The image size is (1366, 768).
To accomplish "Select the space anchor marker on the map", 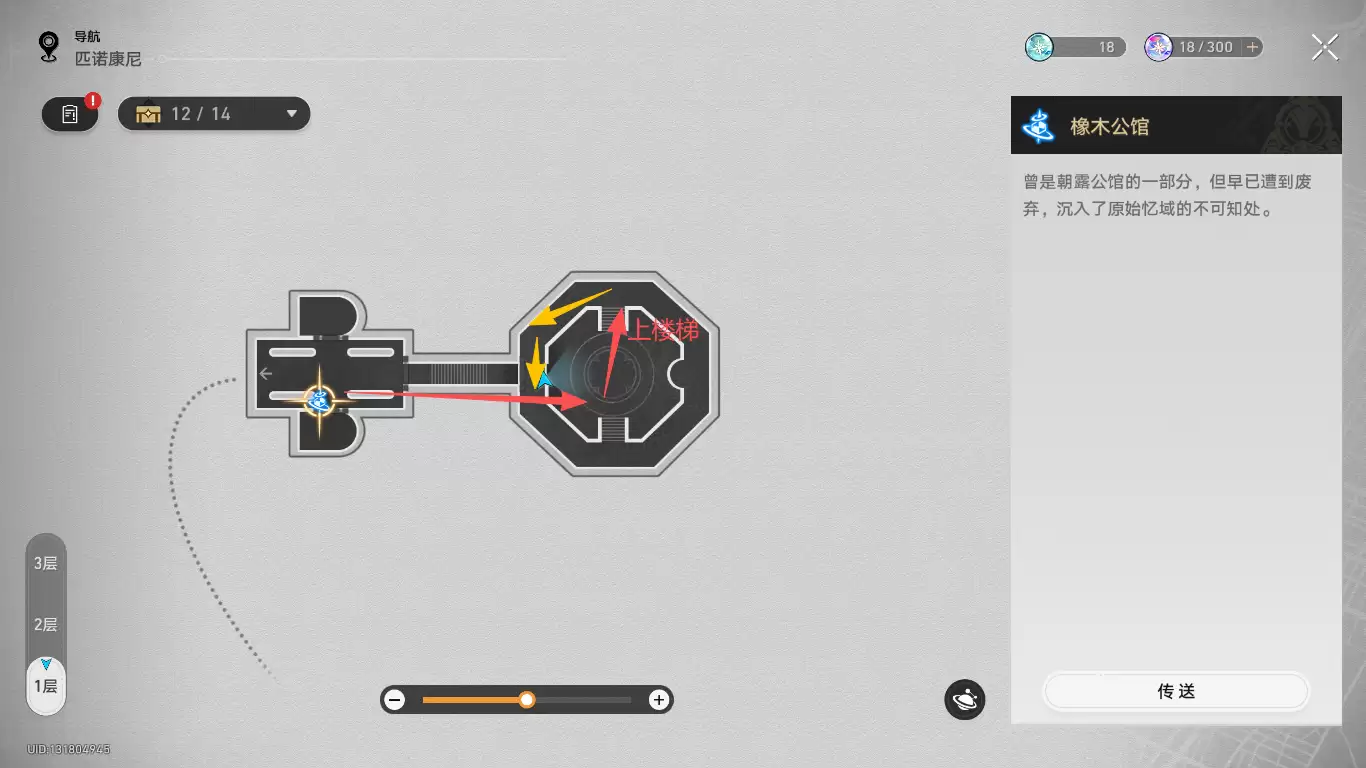I will (x=320, y=401).
